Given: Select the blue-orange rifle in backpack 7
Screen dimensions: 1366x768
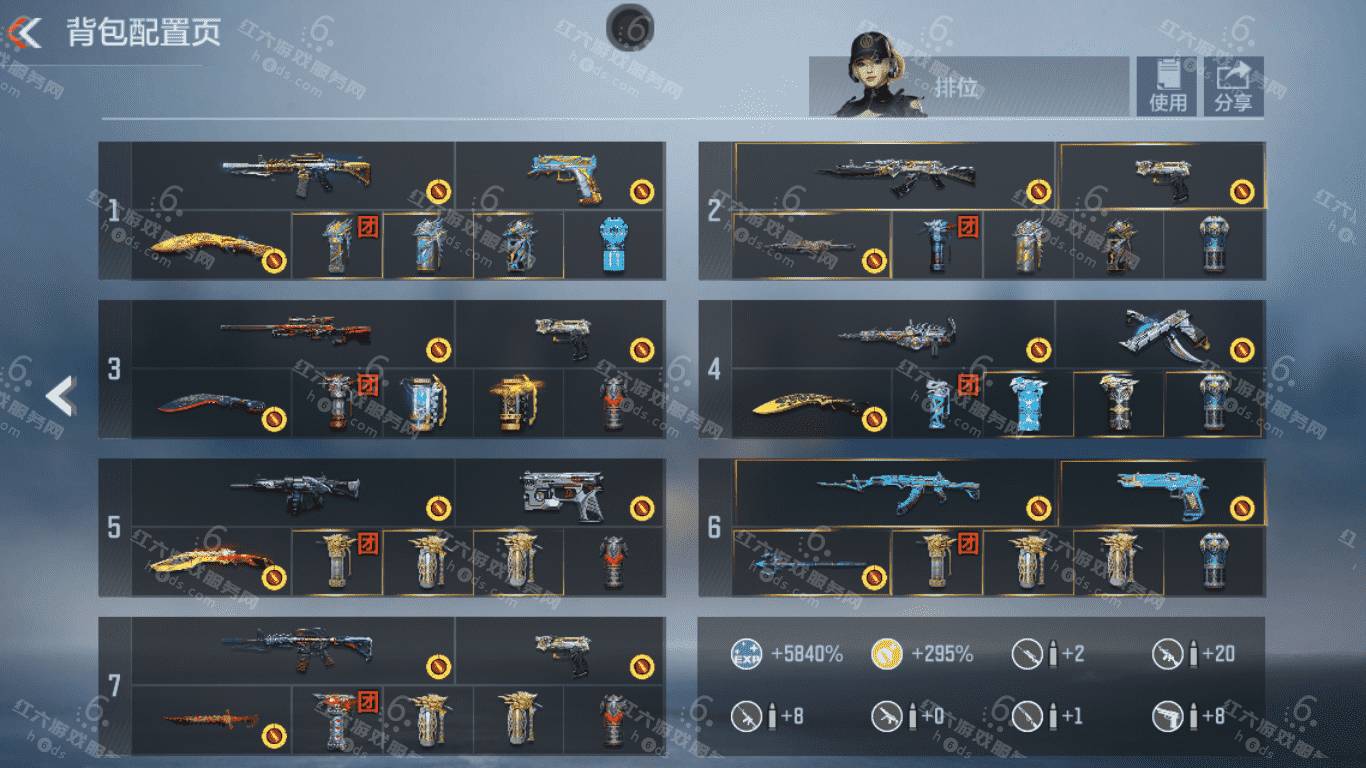Looking at the screenshot, I should pos(296,650).
